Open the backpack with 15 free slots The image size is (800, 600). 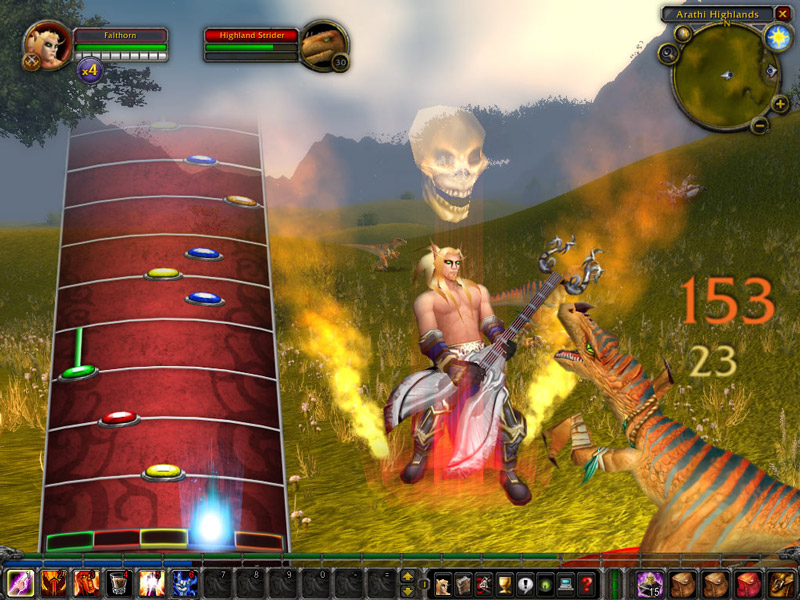click(x=651, y=583)
